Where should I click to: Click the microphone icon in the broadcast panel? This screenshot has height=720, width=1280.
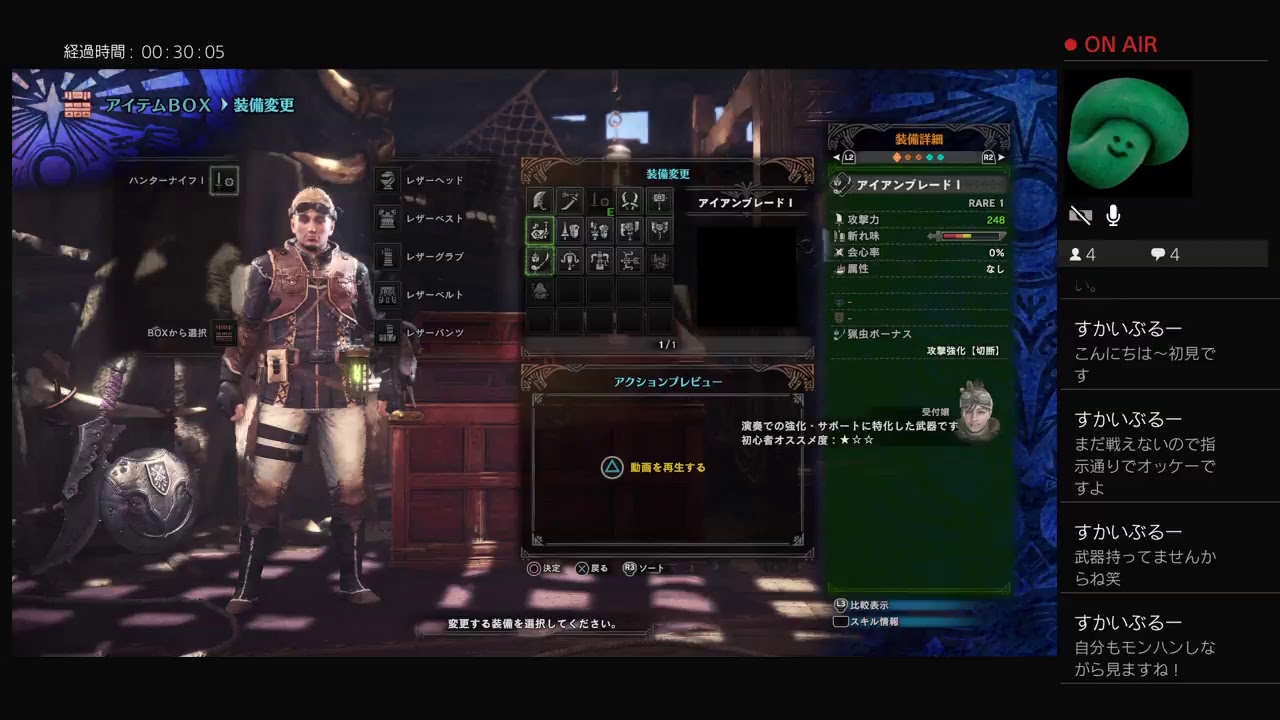tap(1113, 215)
